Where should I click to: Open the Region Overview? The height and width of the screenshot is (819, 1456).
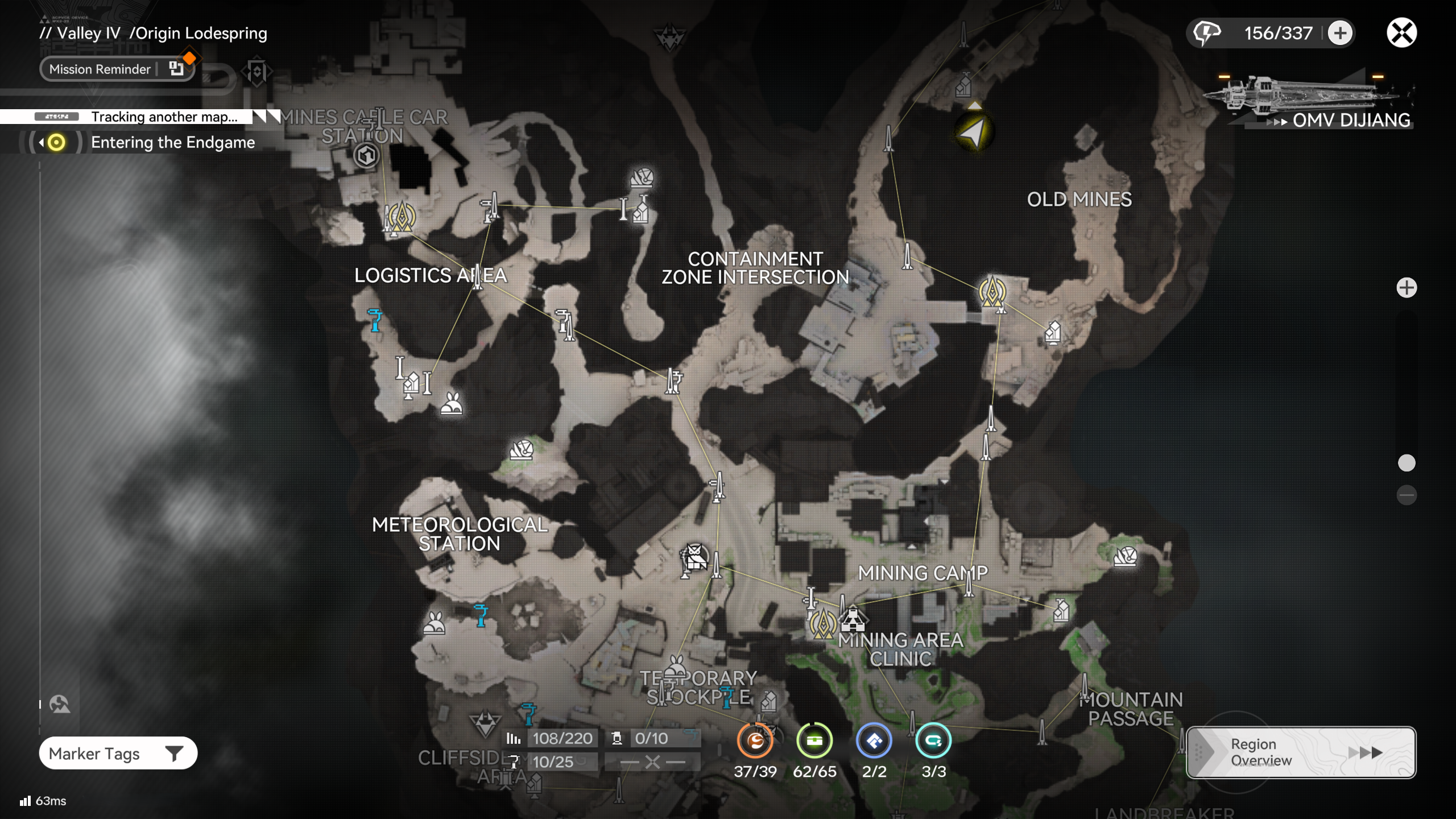pyautogui.click(x=1300, y=752)
